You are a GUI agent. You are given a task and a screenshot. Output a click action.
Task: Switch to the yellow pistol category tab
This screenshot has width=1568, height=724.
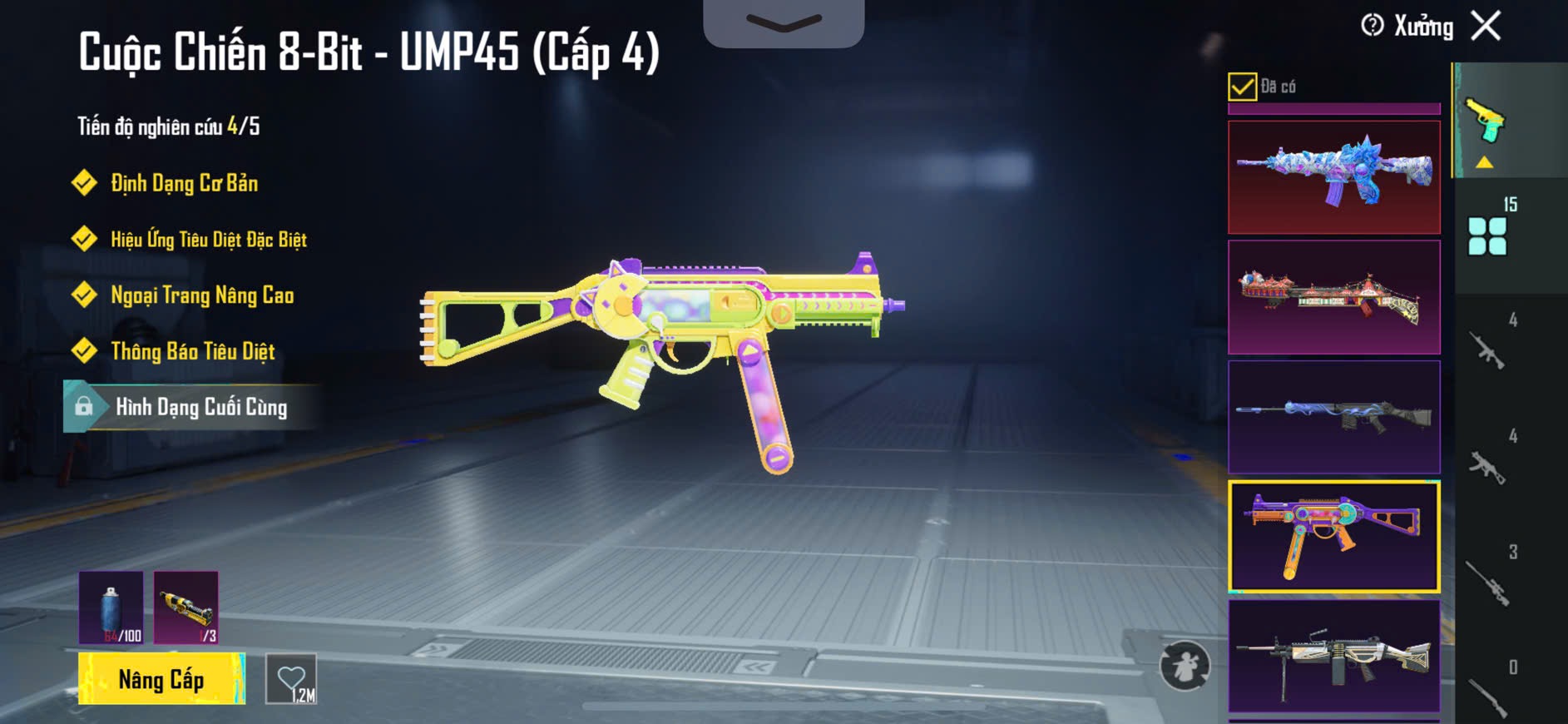point(1486,121)
